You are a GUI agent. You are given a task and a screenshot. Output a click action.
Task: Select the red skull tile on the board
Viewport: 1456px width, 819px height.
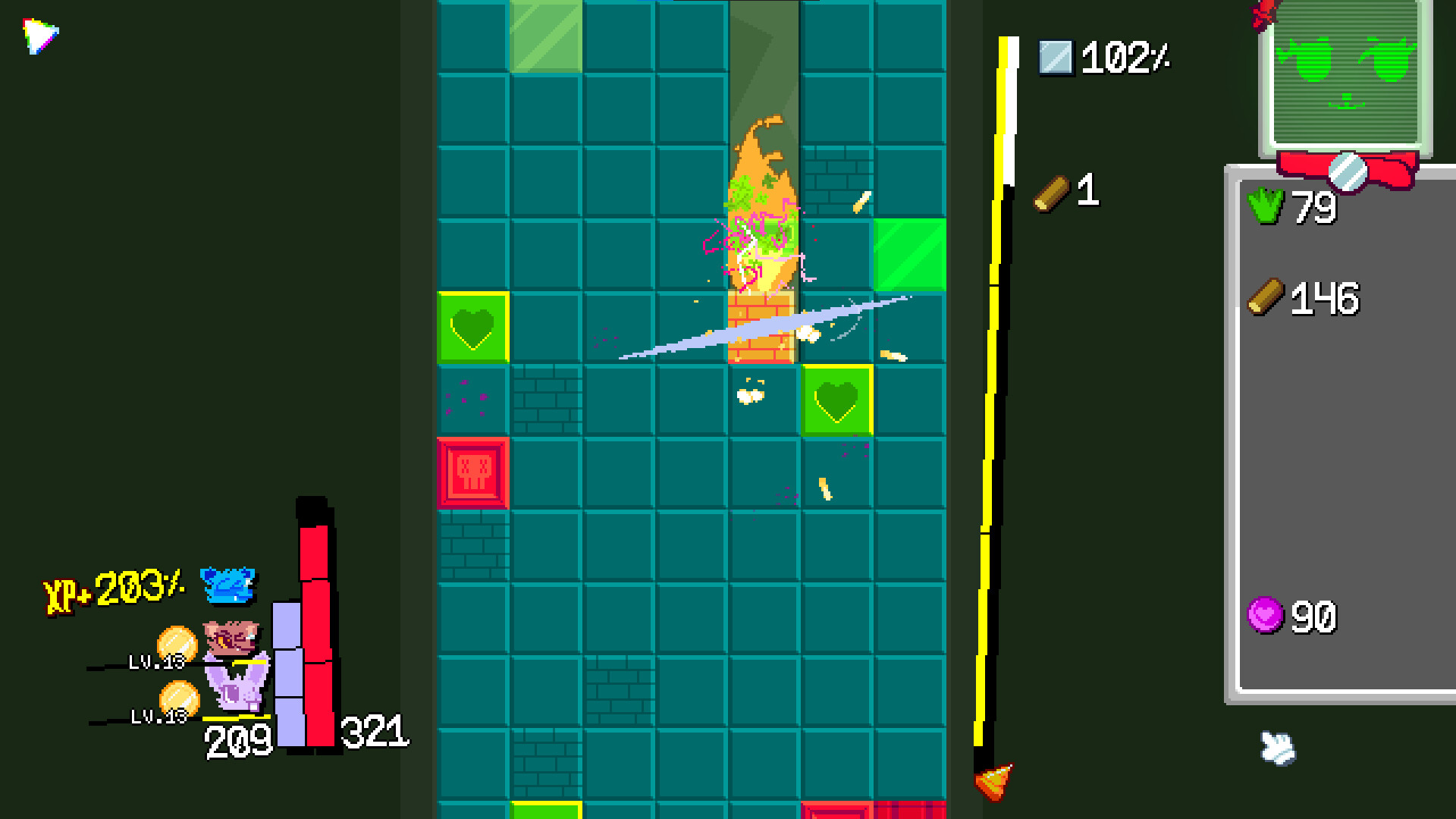pos(473,472)
